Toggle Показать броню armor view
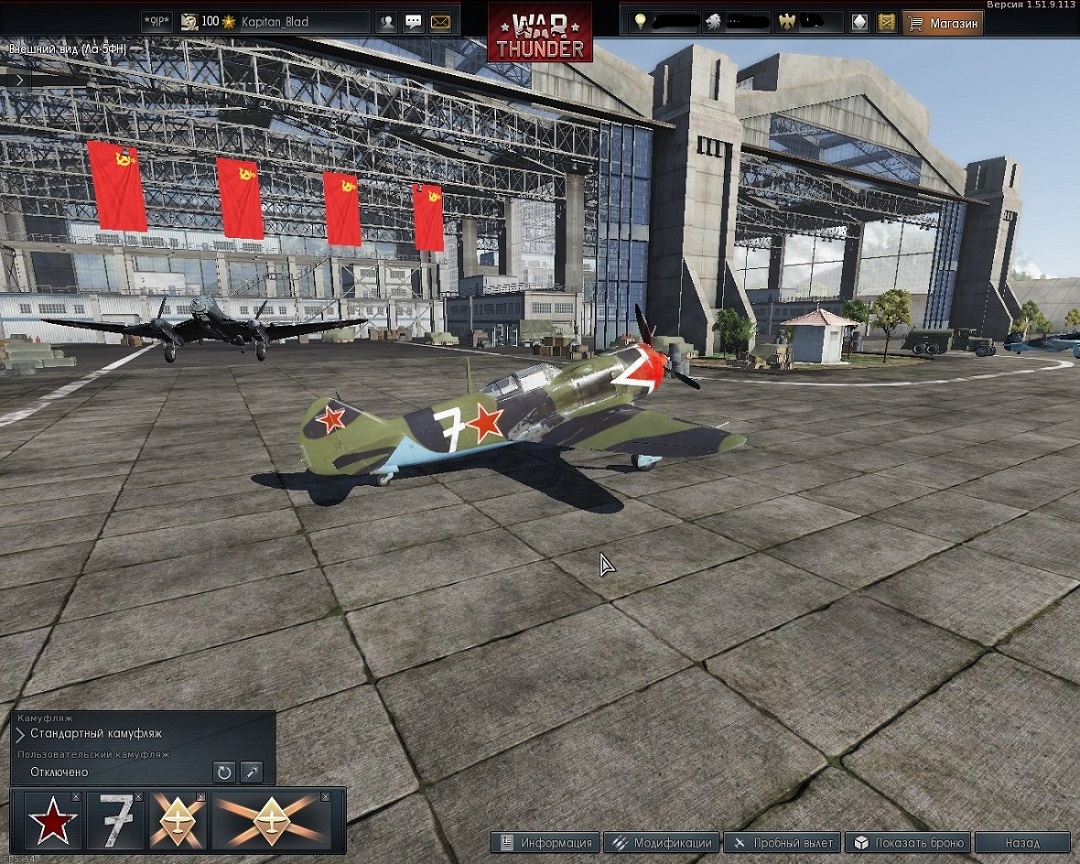 pos(907,843)
